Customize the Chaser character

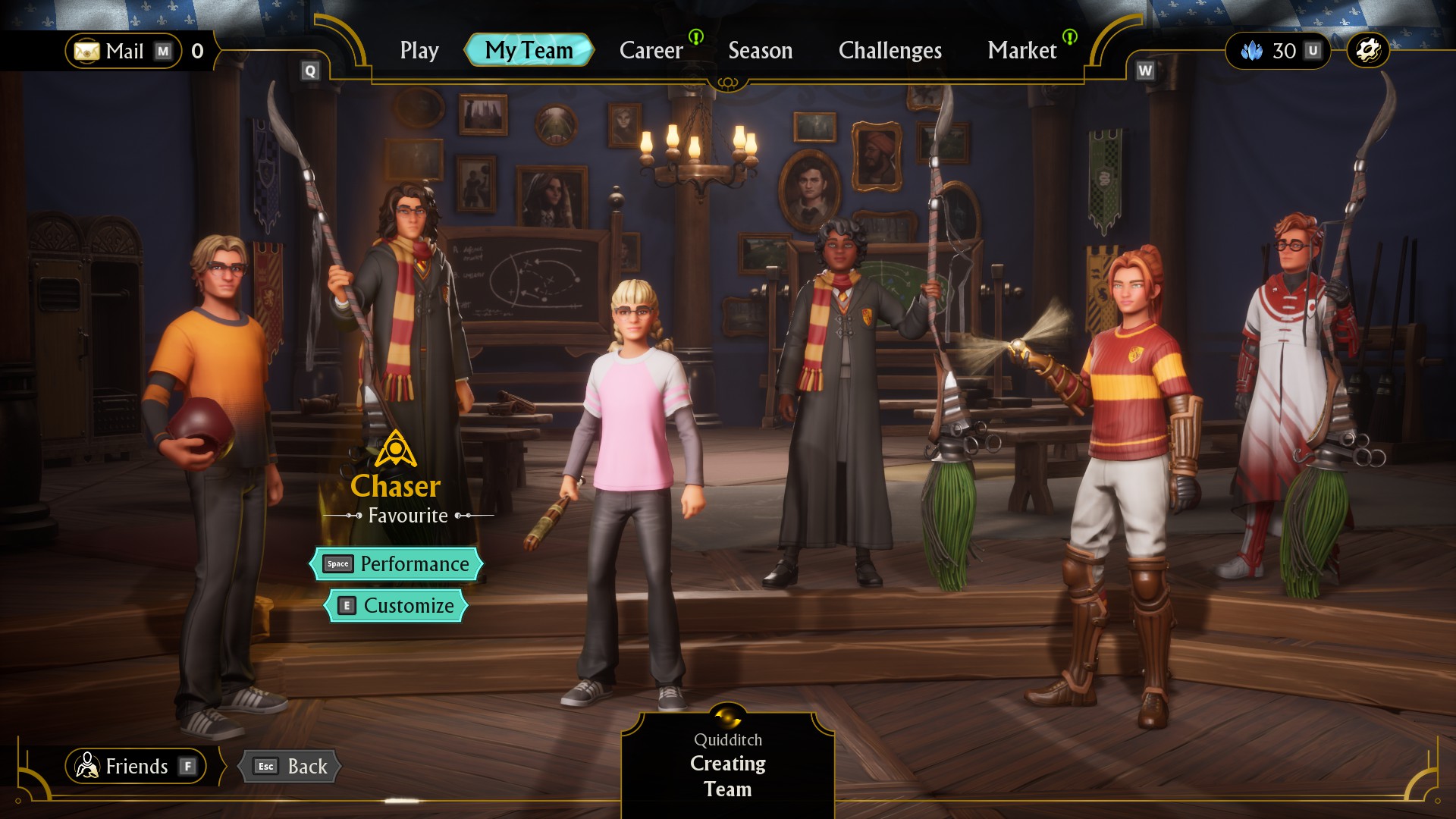[x=396, y=606]
